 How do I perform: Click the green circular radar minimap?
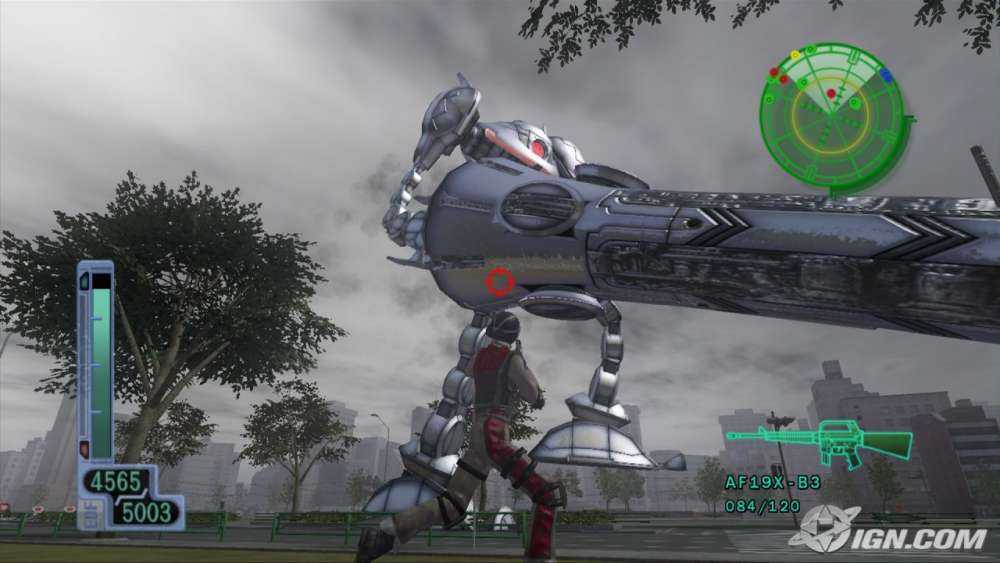click(831, 116)
